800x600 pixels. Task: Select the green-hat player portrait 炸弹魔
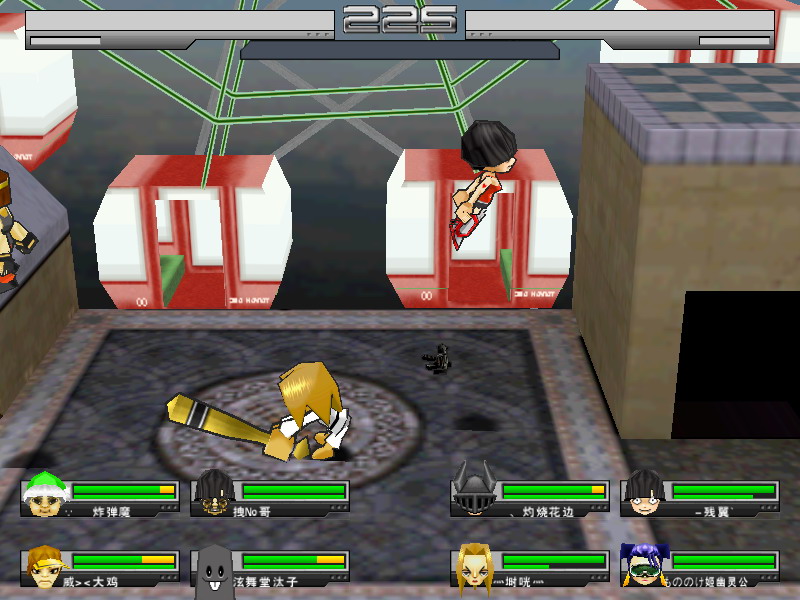43,493
